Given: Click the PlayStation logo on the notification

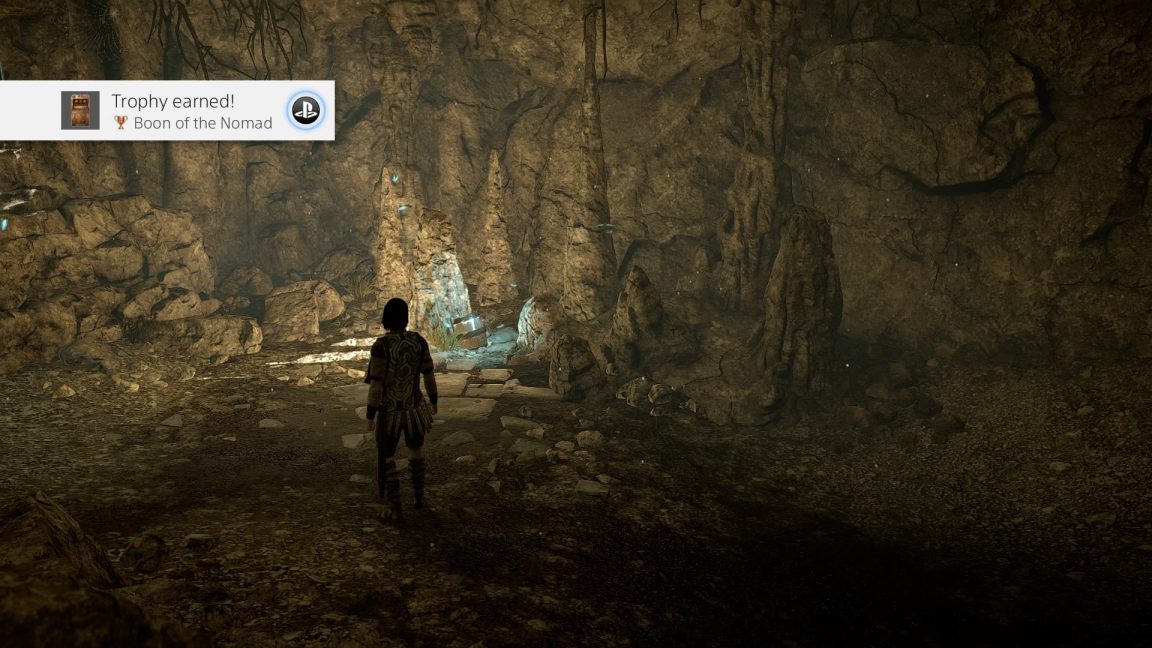Looking at the screenshot, I should (x=305, y=111).
